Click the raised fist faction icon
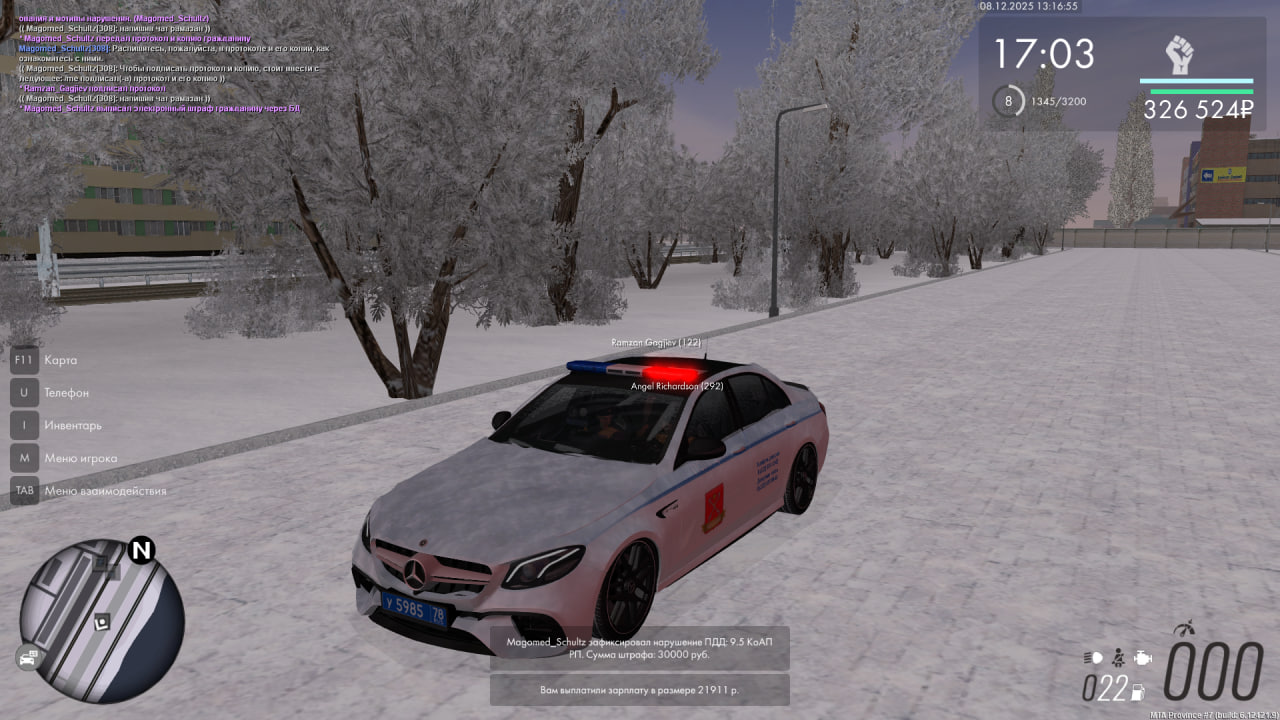This screenshot has width=1280, height=720. [x=1180, y=55]
